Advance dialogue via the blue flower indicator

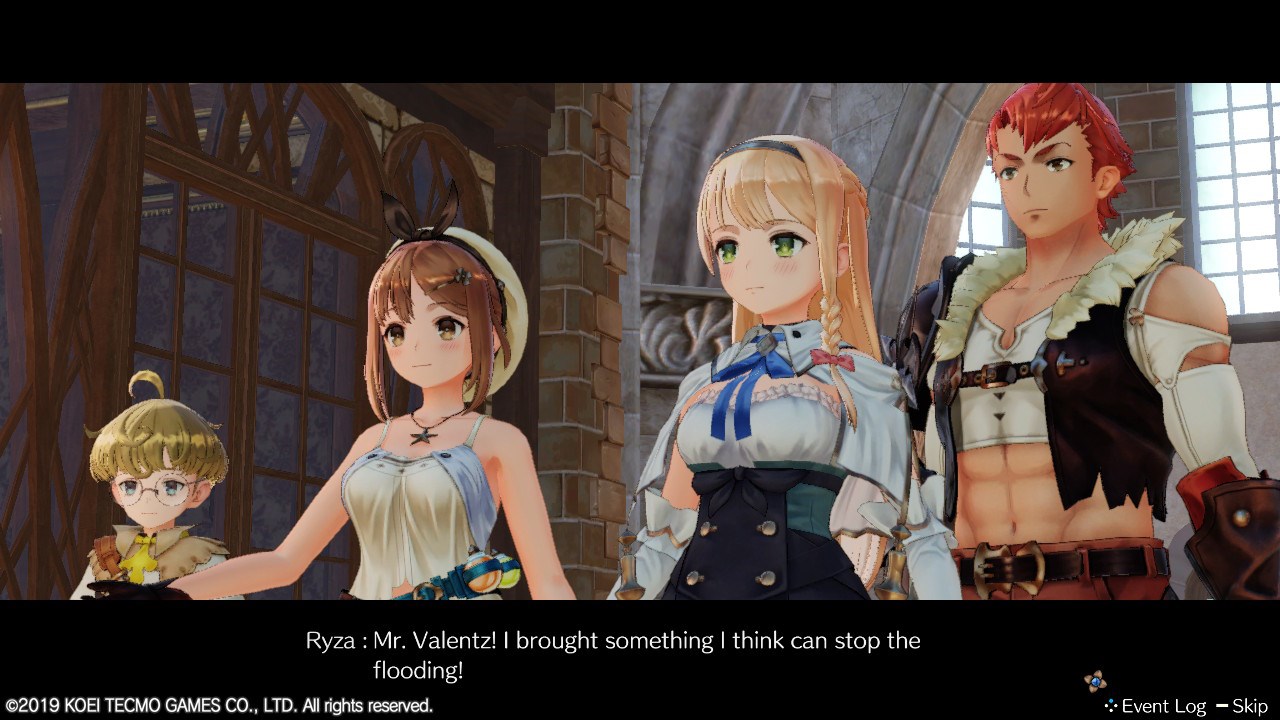(x=1095, y=681)
